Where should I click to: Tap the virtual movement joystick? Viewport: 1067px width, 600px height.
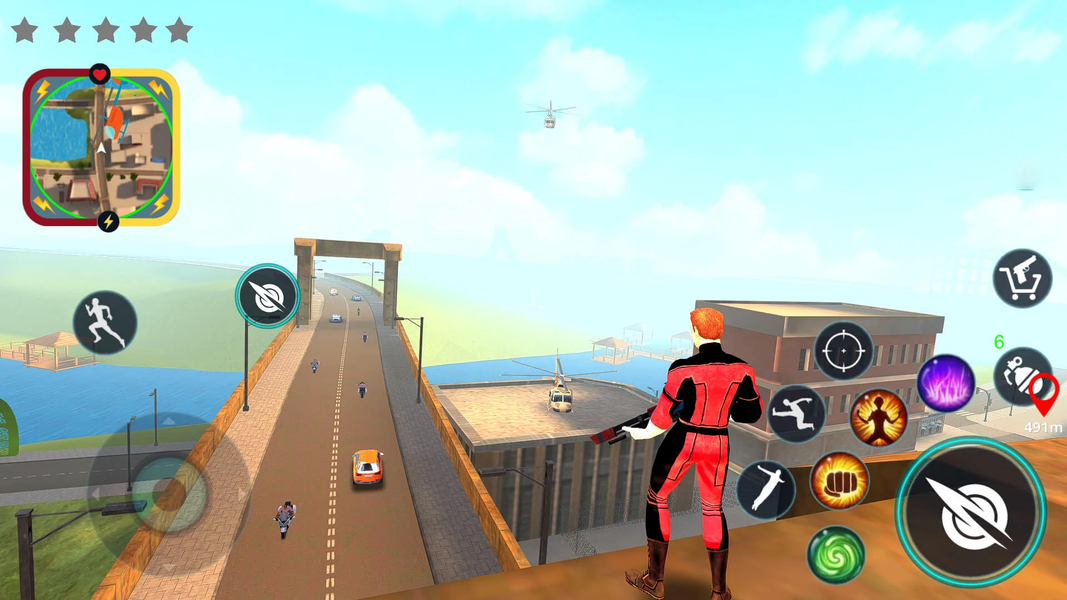pos(158,492)
